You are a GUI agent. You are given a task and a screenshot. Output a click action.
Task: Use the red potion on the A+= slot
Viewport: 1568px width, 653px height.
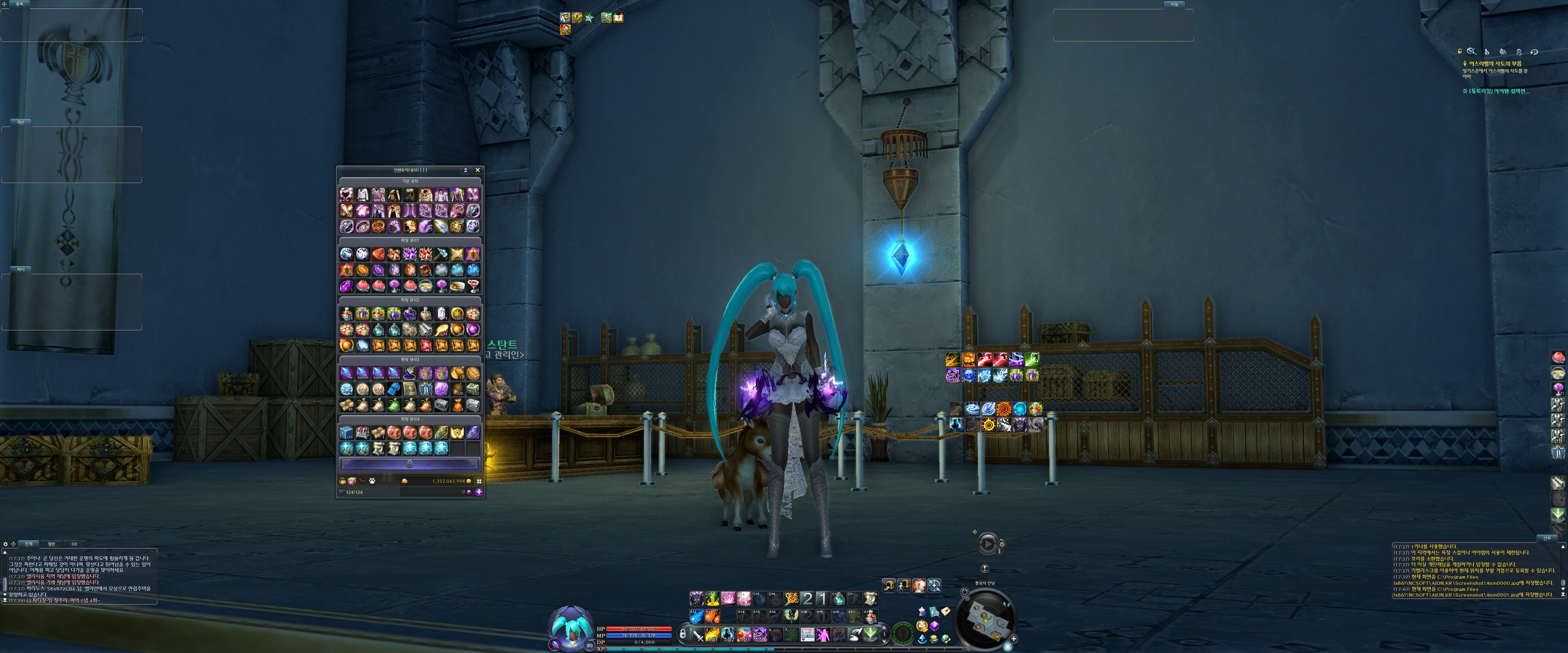tap(871, 617)
